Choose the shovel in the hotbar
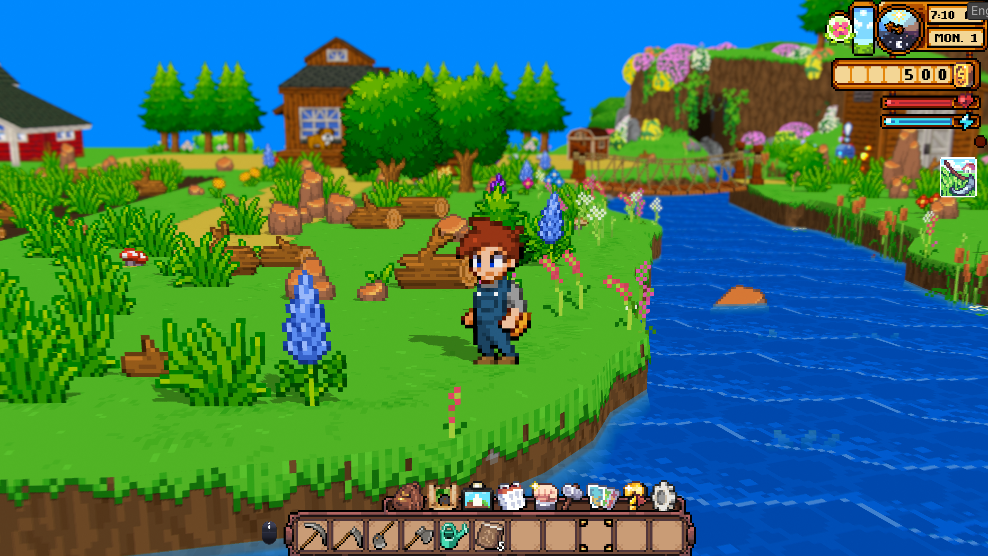Image resolution: width=988 pixels, height=556 pixels. 383,535
